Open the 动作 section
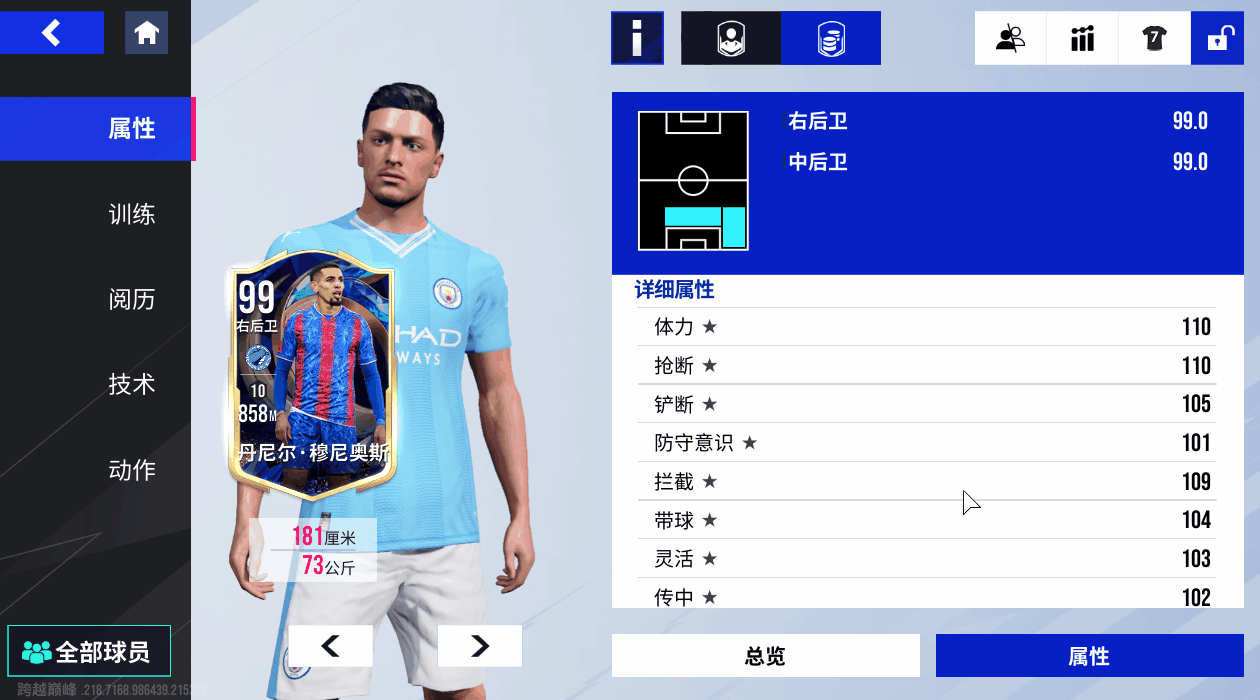 click(131, 469)
